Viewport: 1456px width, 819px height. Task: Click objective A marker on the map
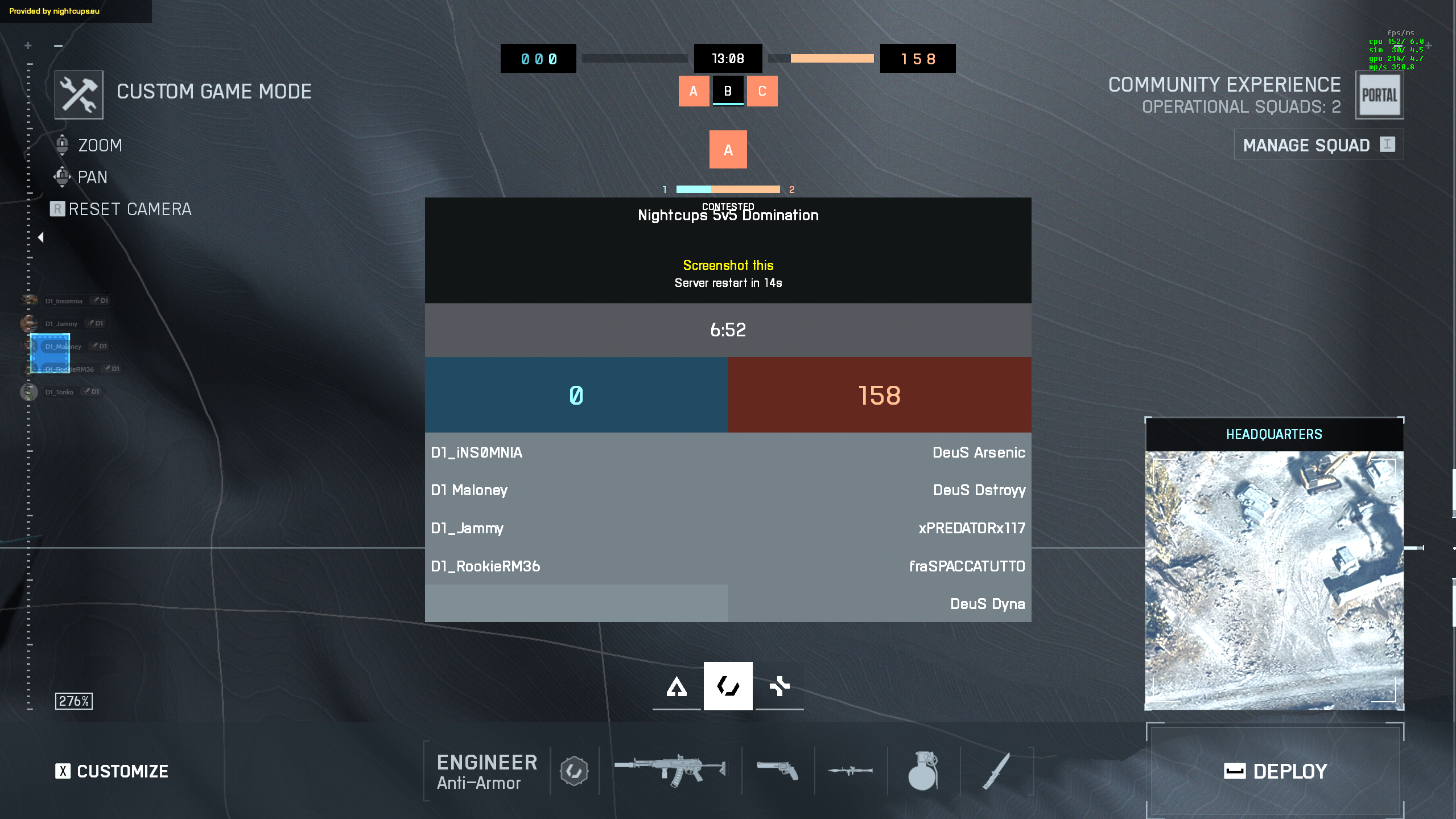click(728, 150)
